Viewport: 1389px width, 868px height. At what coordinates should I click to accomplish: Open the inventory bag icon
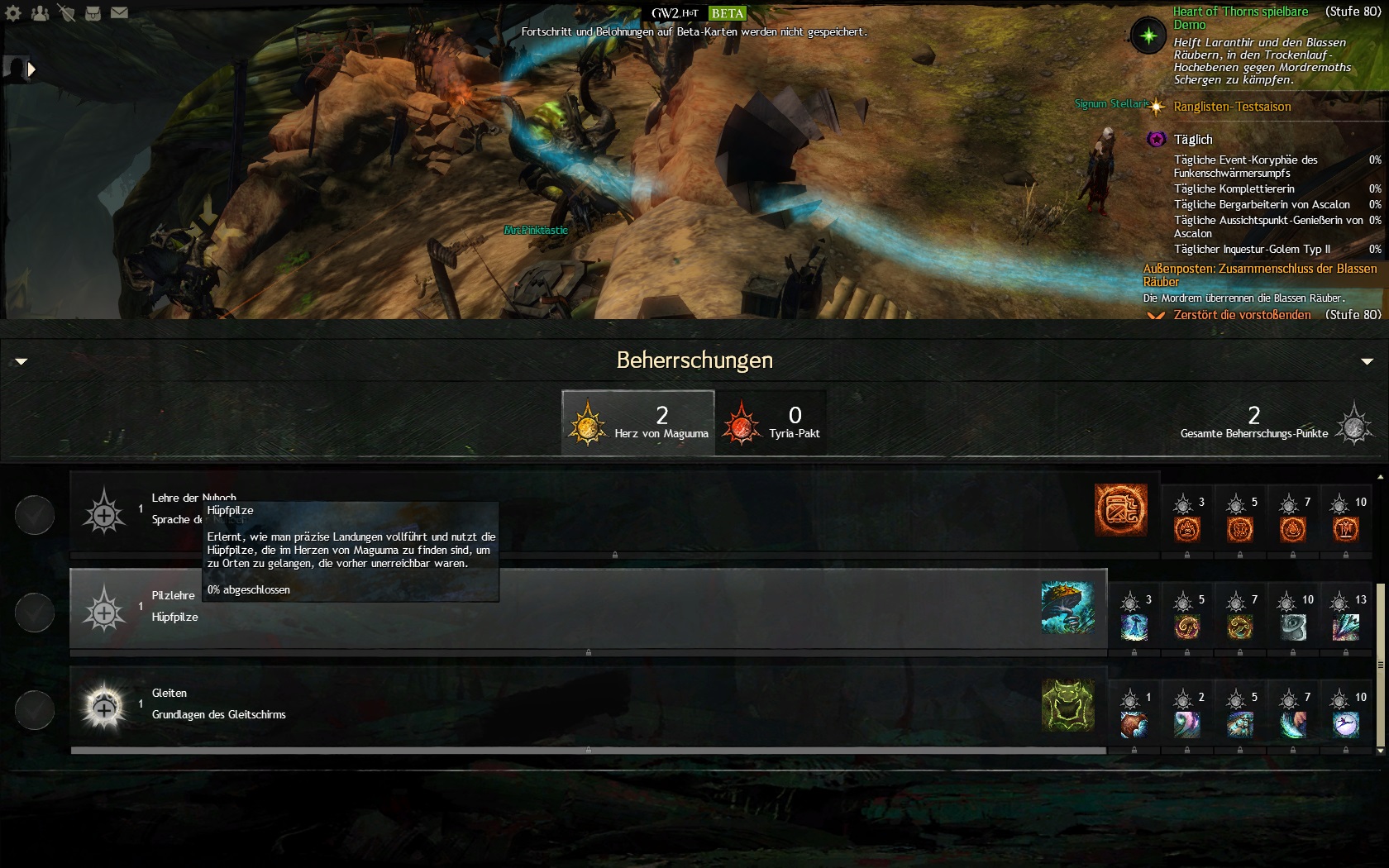pos(93,13)
